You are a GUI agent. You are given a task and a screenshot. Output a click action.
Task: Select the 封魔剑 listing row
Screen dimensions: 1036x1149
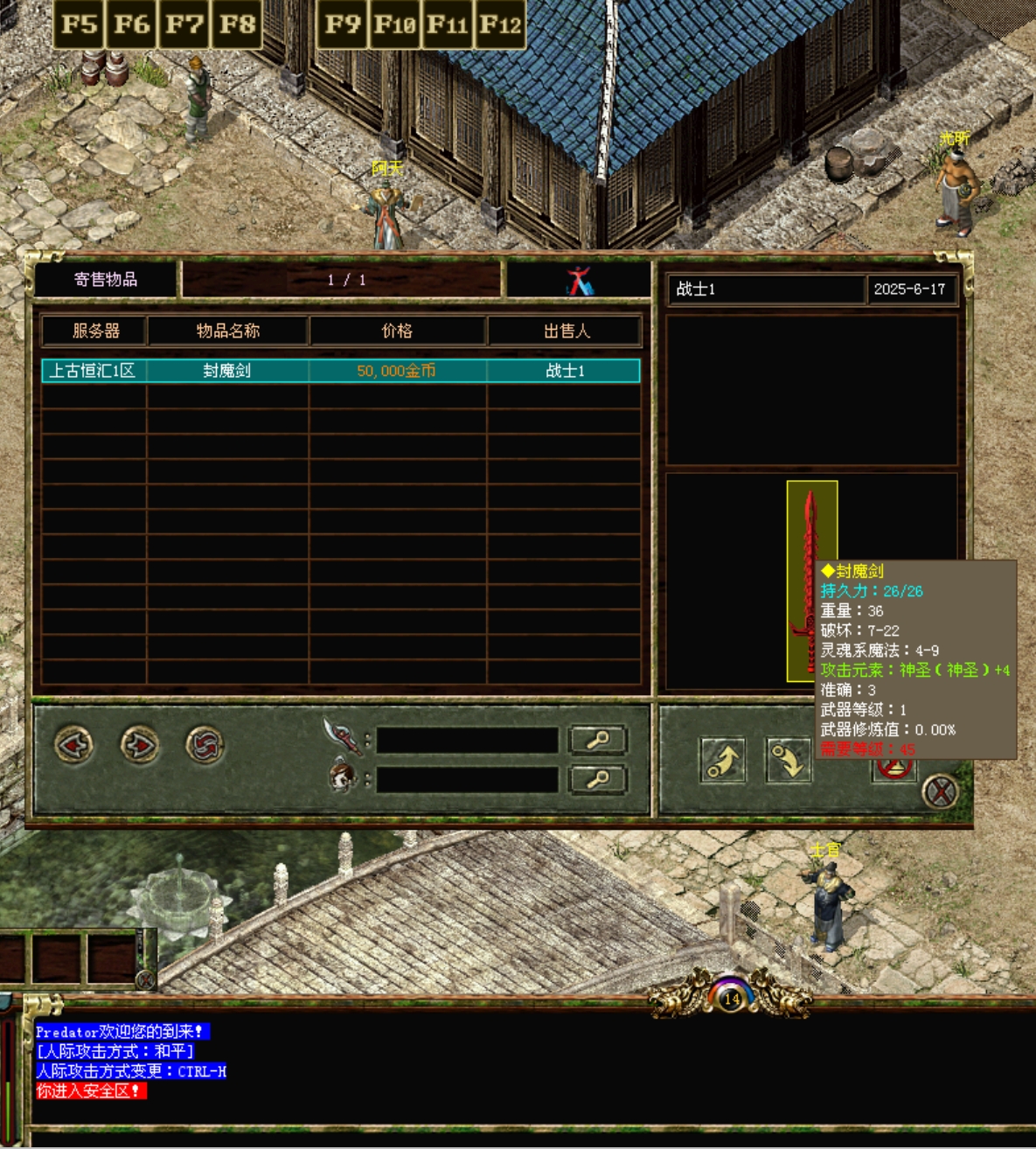(341, 371)
